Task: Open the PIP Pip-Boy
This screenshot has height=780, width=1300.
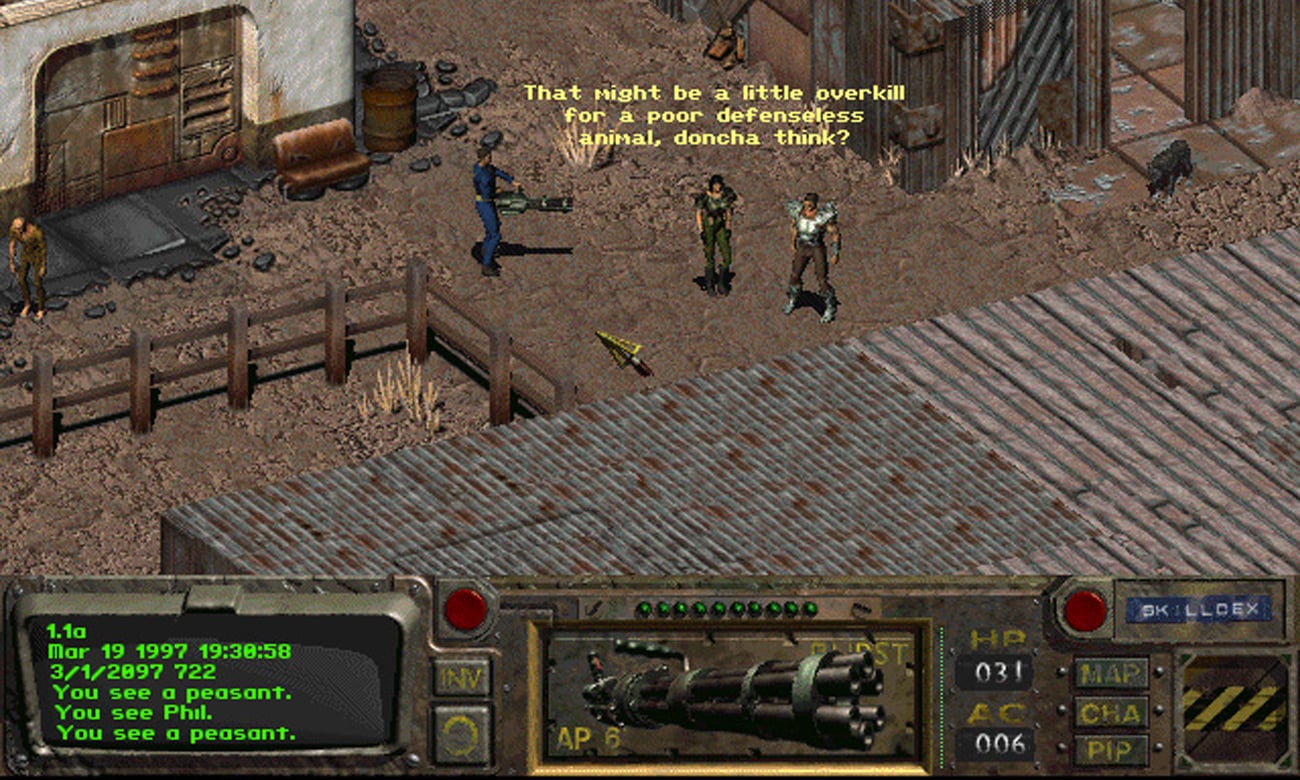Action: click(1110, 748)
